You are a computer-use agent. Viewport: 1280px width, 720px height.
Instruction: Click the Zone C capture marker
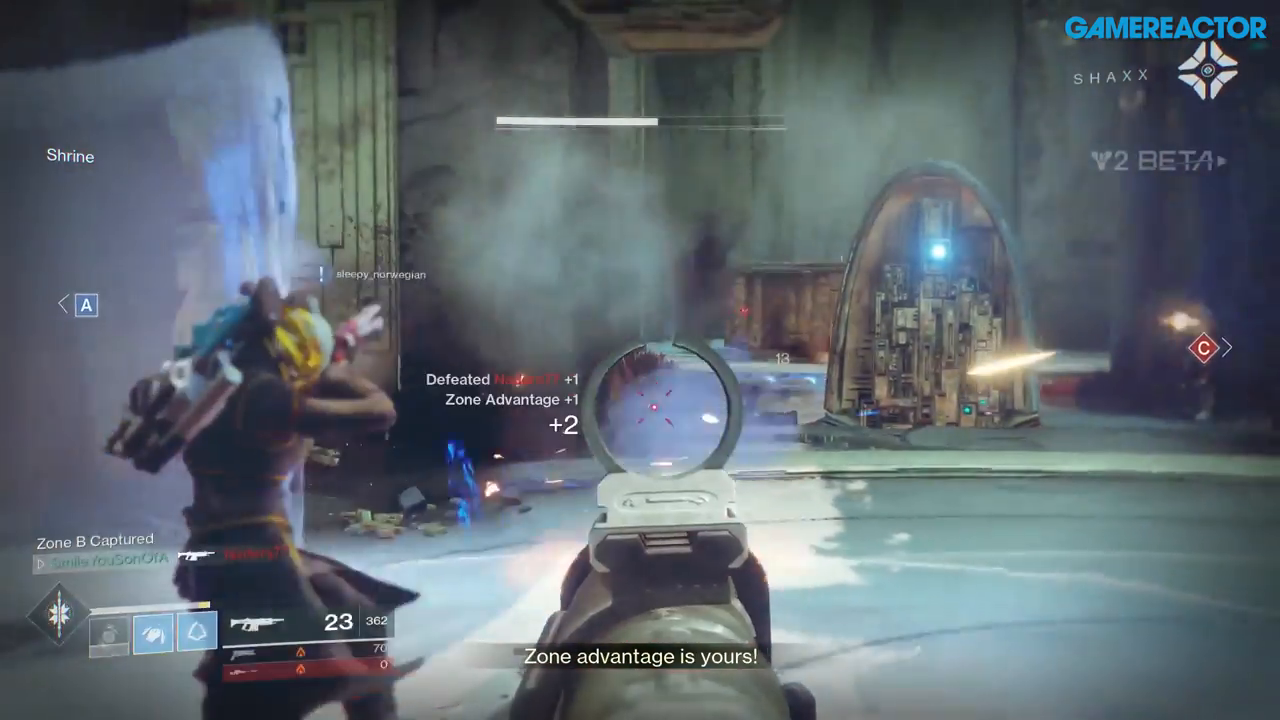coord(1204,348)
